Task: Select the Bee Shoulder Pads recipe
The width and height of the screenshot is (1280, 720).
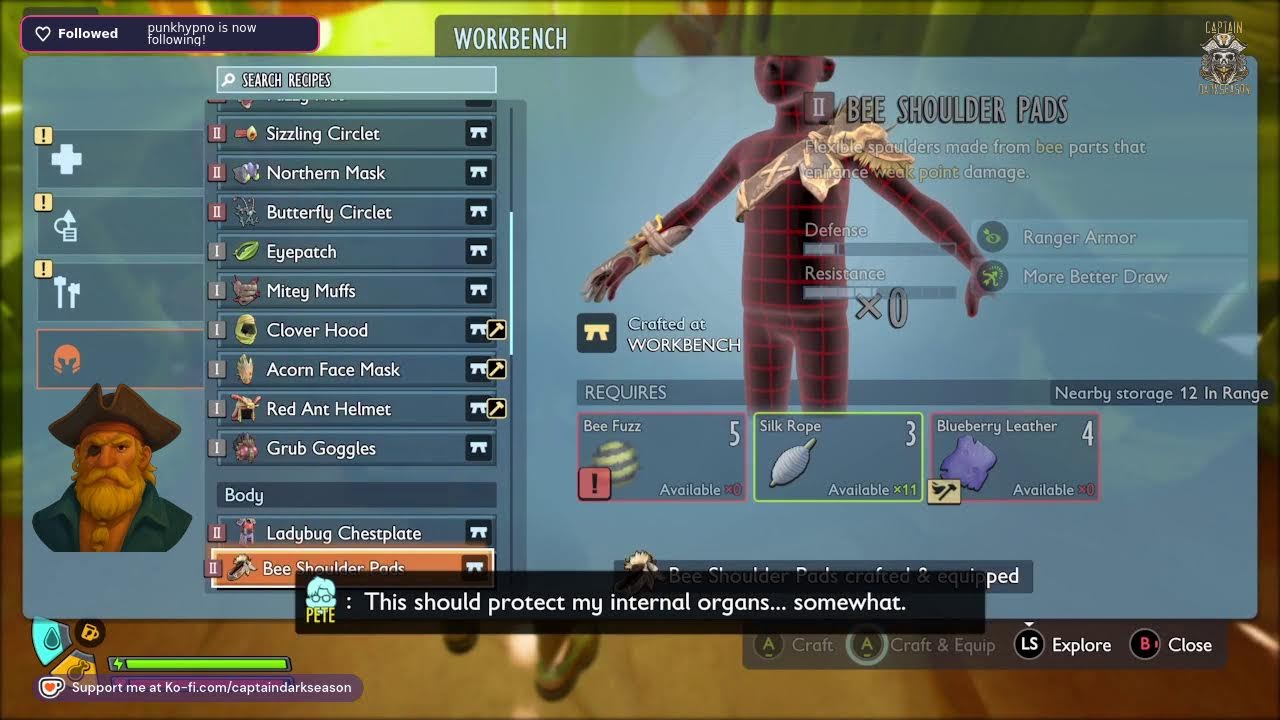Action: click(352, 567)
